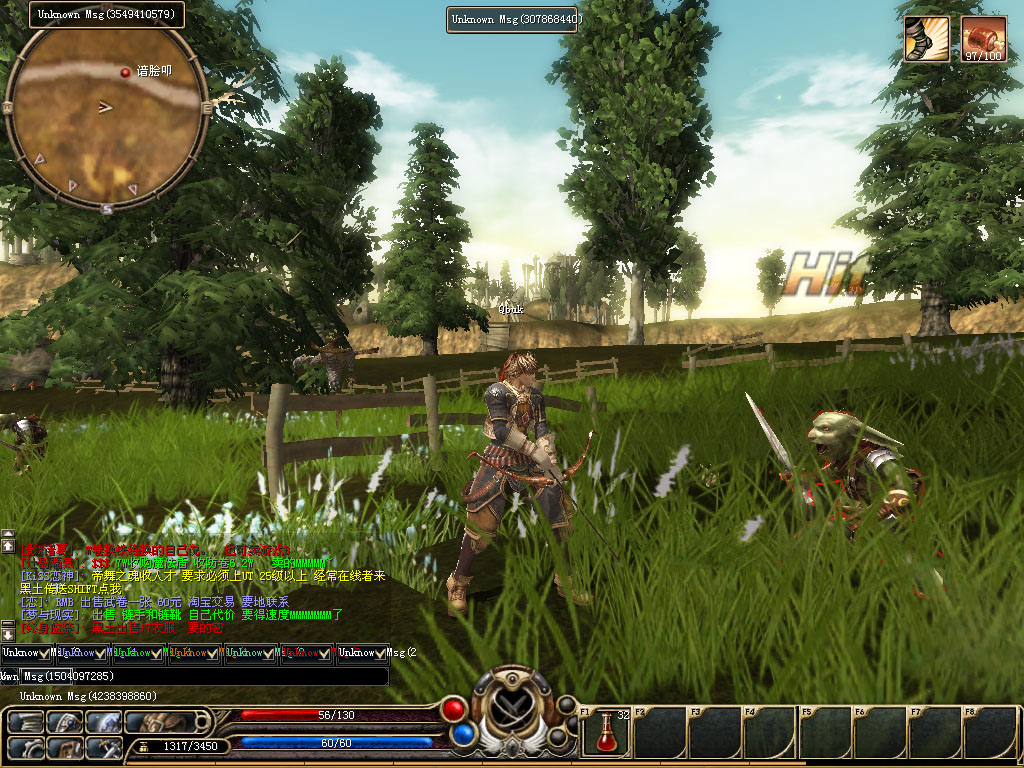
Task: Select the empty F2 hotbar slot
Action: (x=660, y=733)
